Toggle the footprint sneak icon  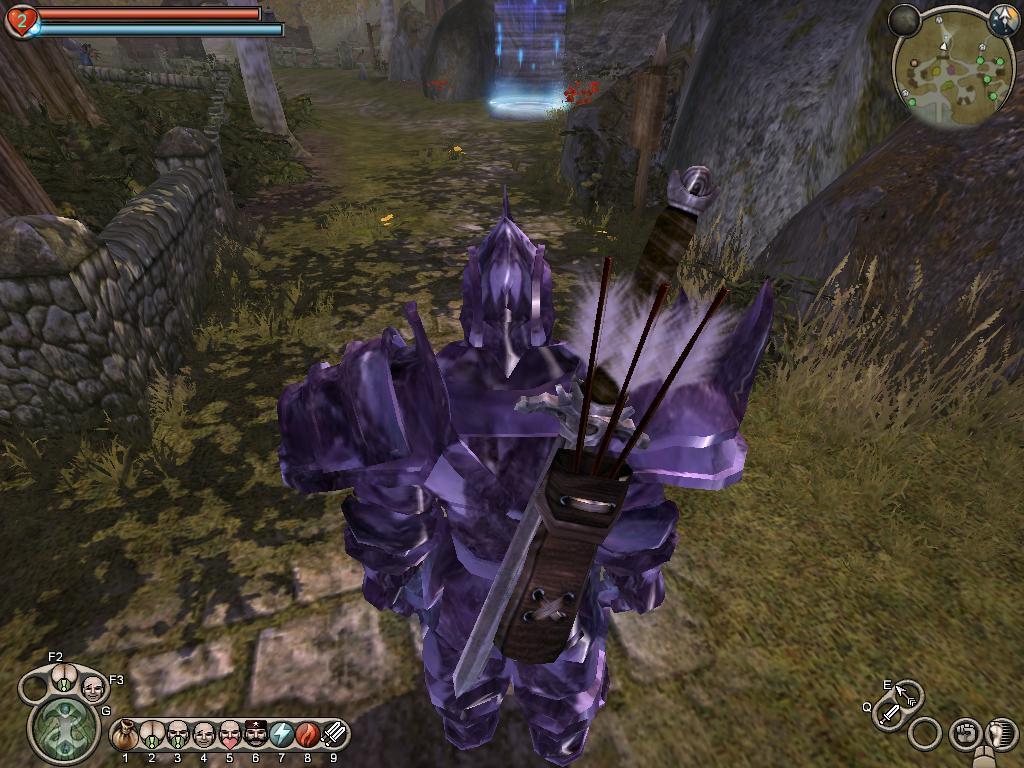1000,733
